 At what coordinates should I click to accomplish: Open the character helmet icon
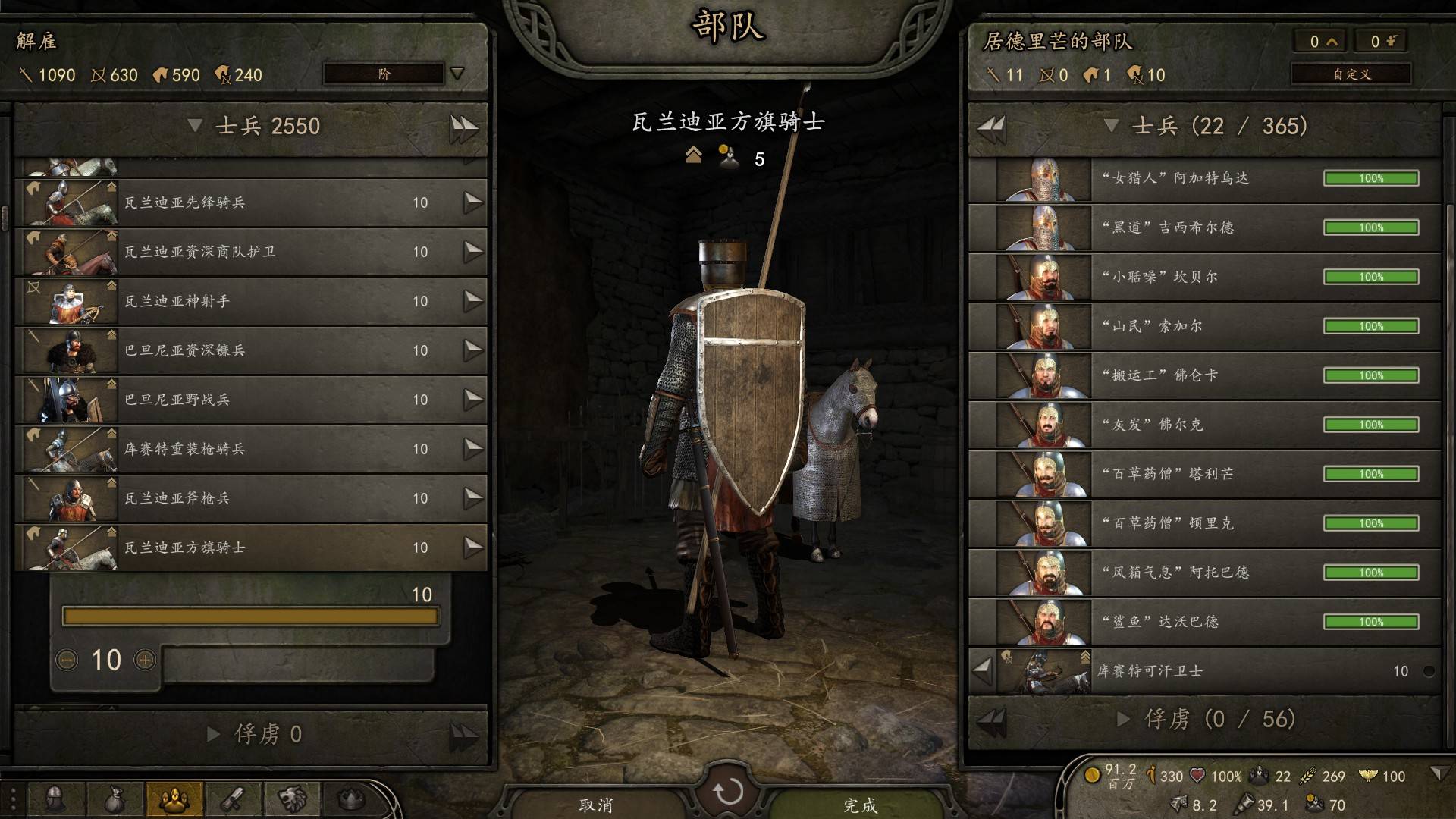(55, 799)
